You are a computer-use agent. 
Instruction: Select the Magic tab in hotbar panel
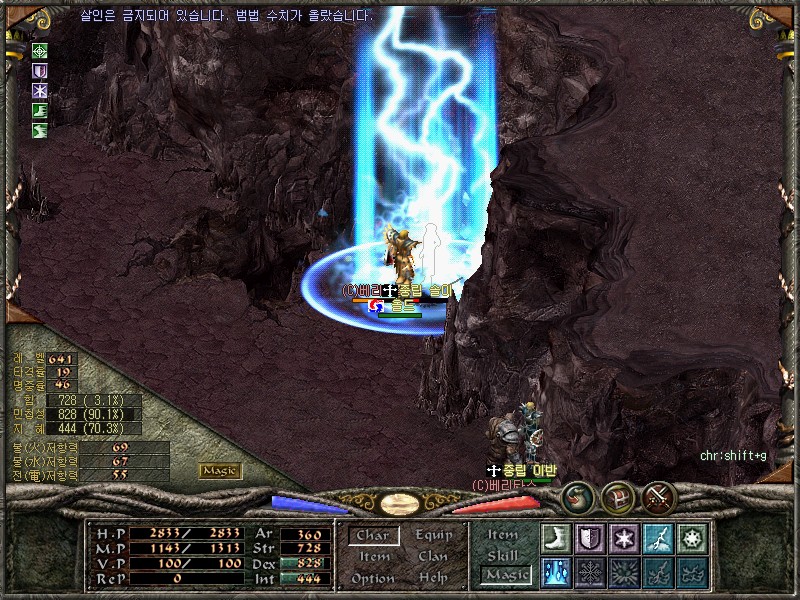coord(505,575)
